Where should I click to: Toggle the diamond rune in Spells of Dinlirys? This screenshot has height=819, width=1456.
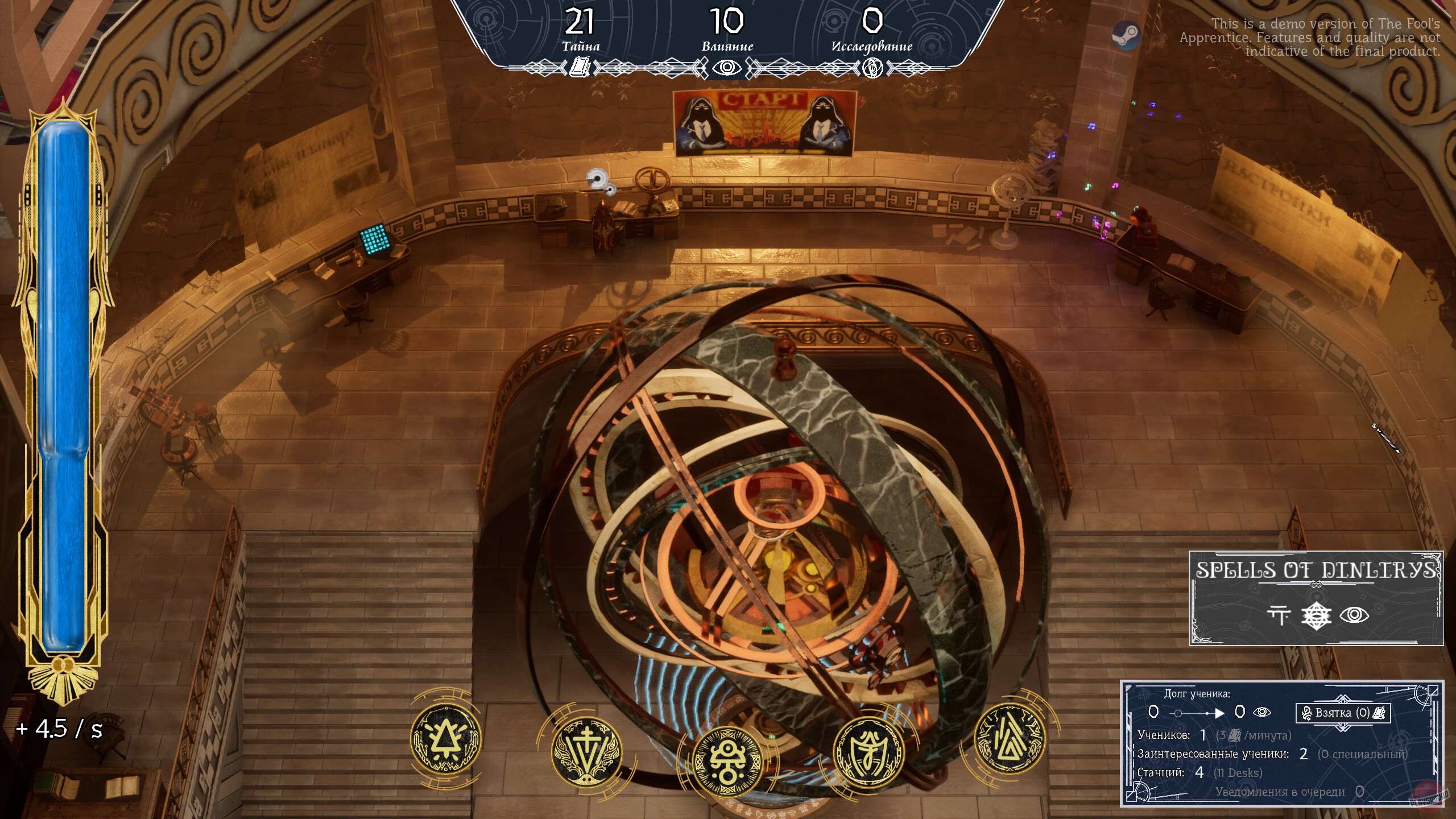tap(1317, 615)
